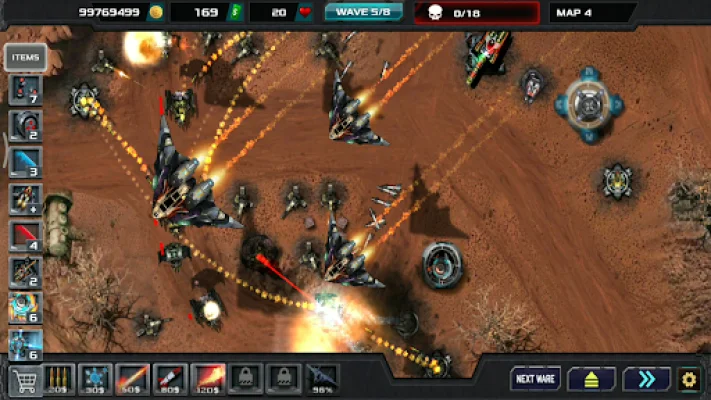
Task: Select the 20$ bullet tower
Action: (59, 378)
